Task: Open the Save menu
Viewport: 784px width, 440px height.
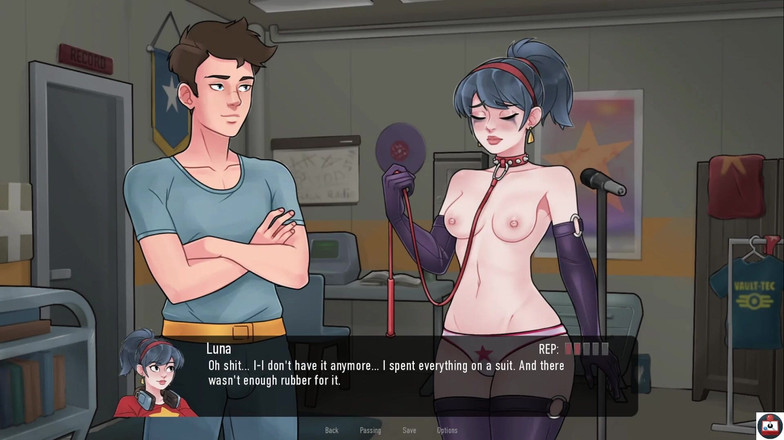Action: [x=409, y=430]
